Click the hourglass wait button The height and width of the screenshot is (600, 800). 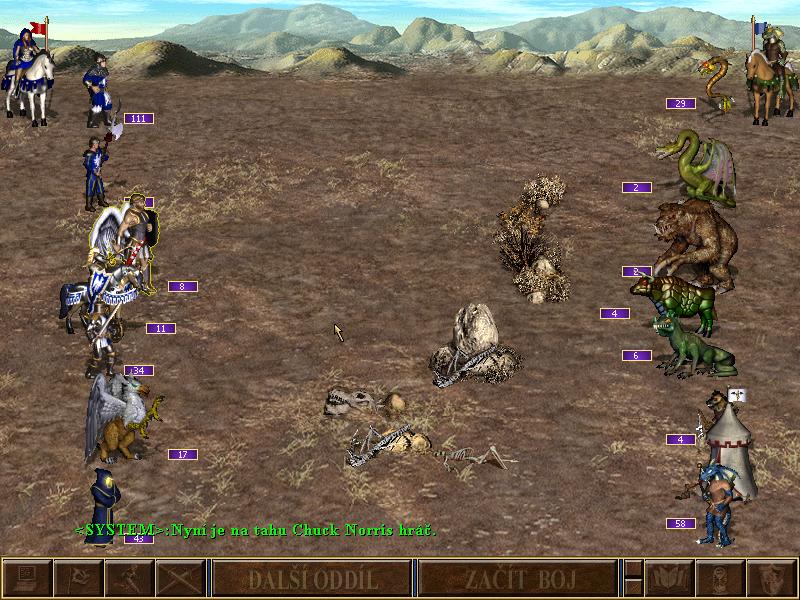pos(720,579)
